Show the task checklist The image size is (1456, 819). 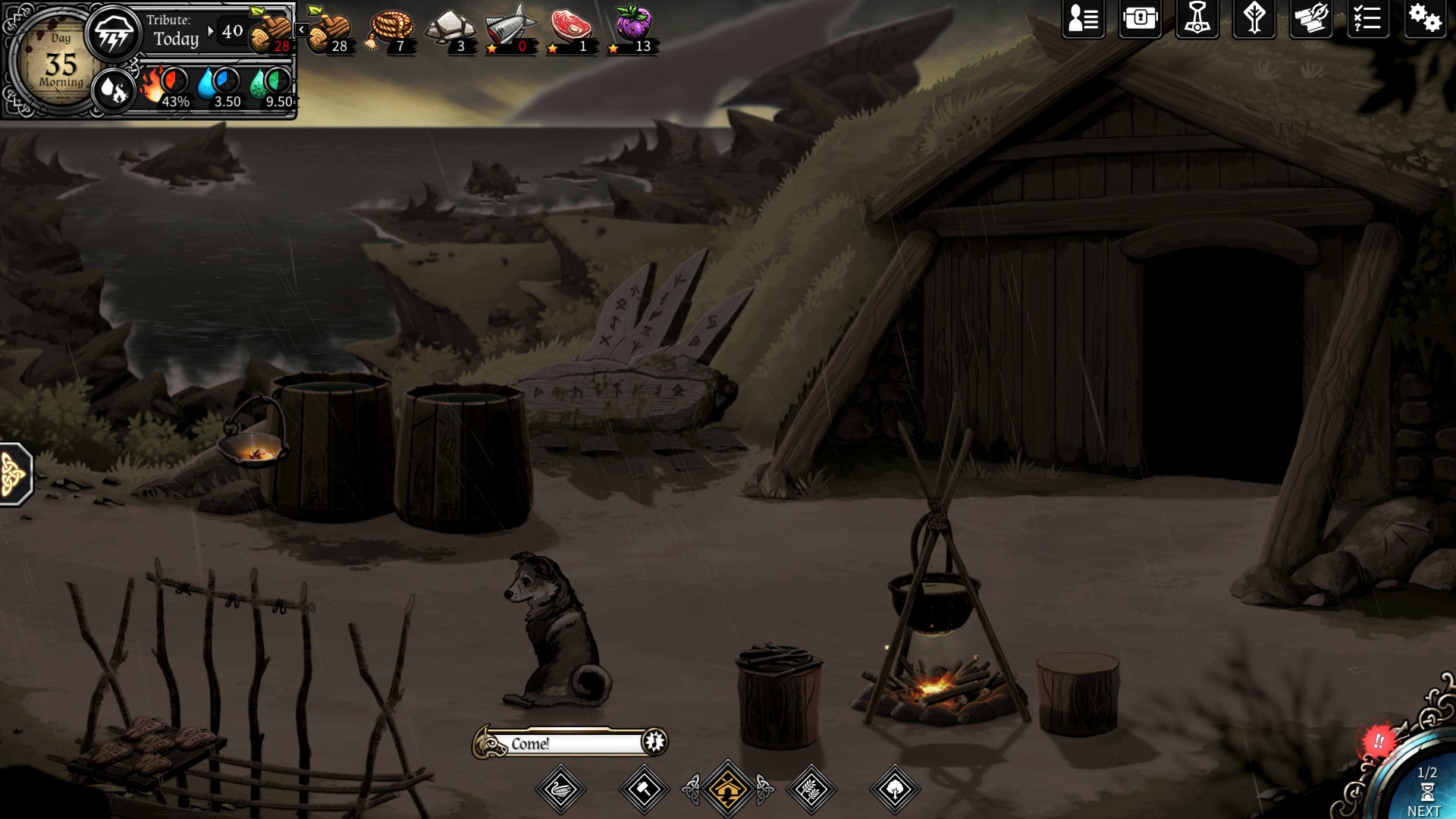pyautogui.click(x=1367, y=19)
